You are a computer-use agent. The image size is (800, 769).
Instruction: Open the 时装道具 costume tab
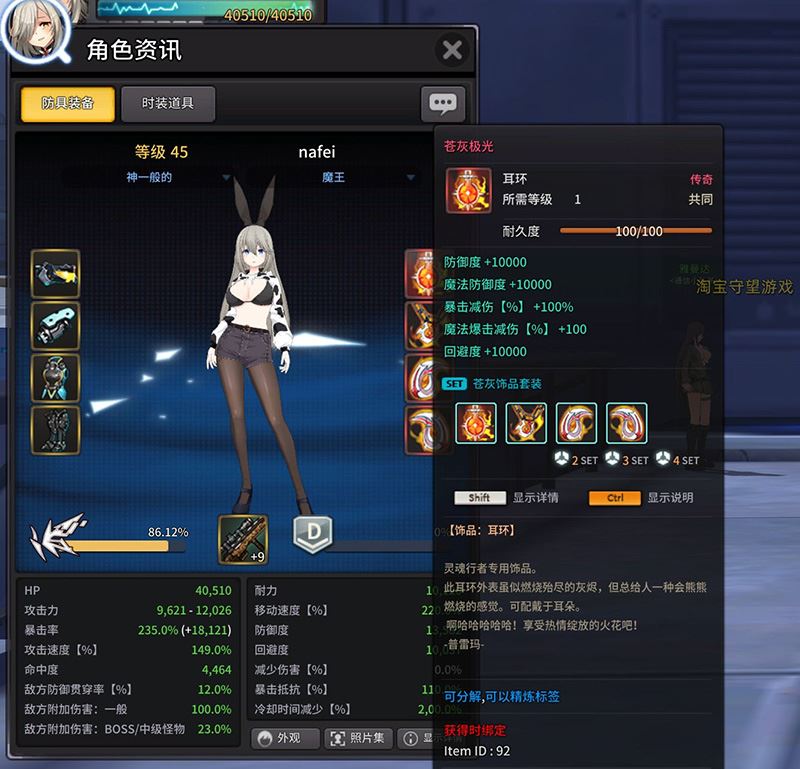tap(167, 103)
